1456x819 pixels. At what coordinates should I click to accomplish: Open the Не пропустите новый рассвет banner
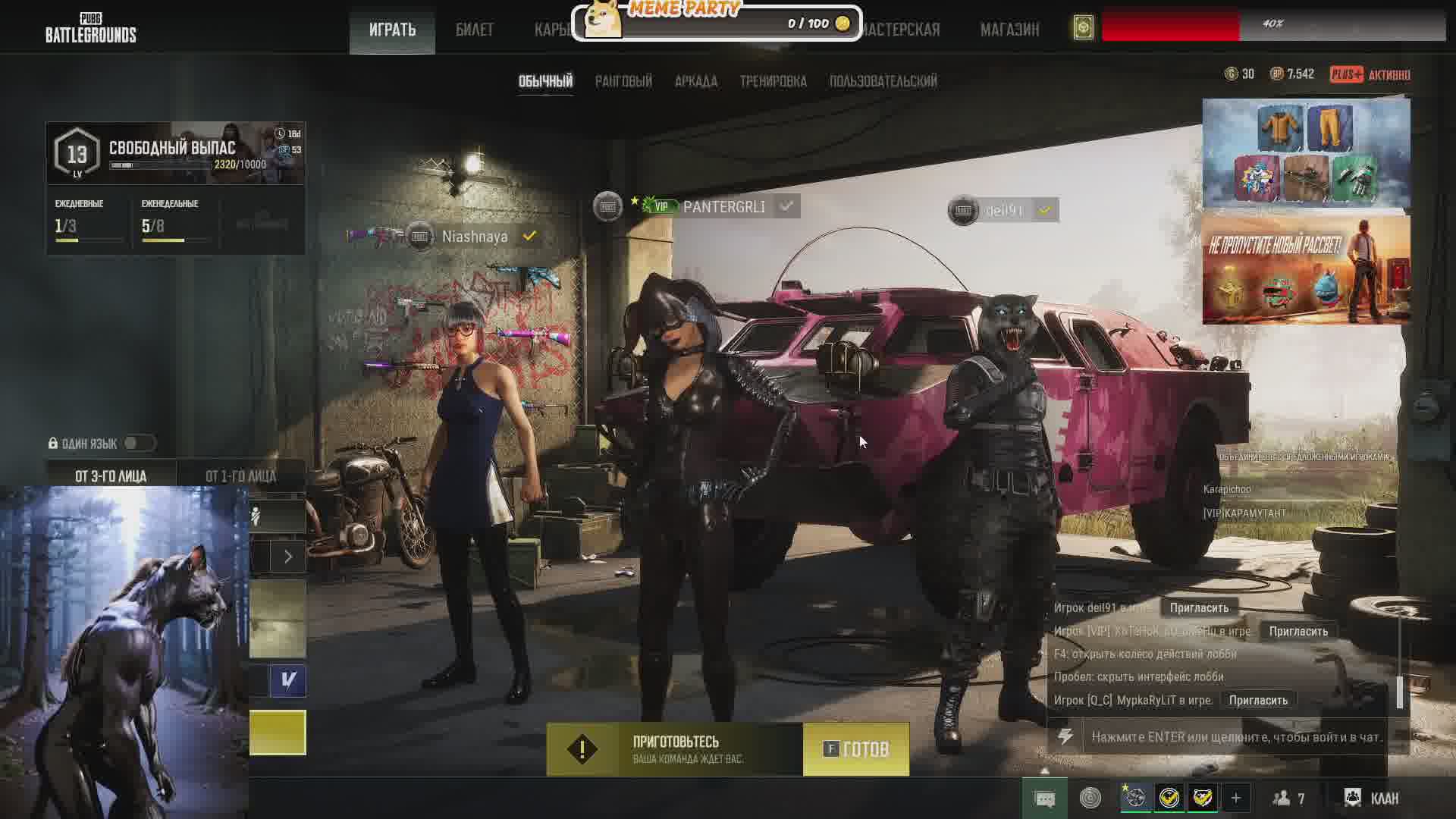[x=1306, y=270]
